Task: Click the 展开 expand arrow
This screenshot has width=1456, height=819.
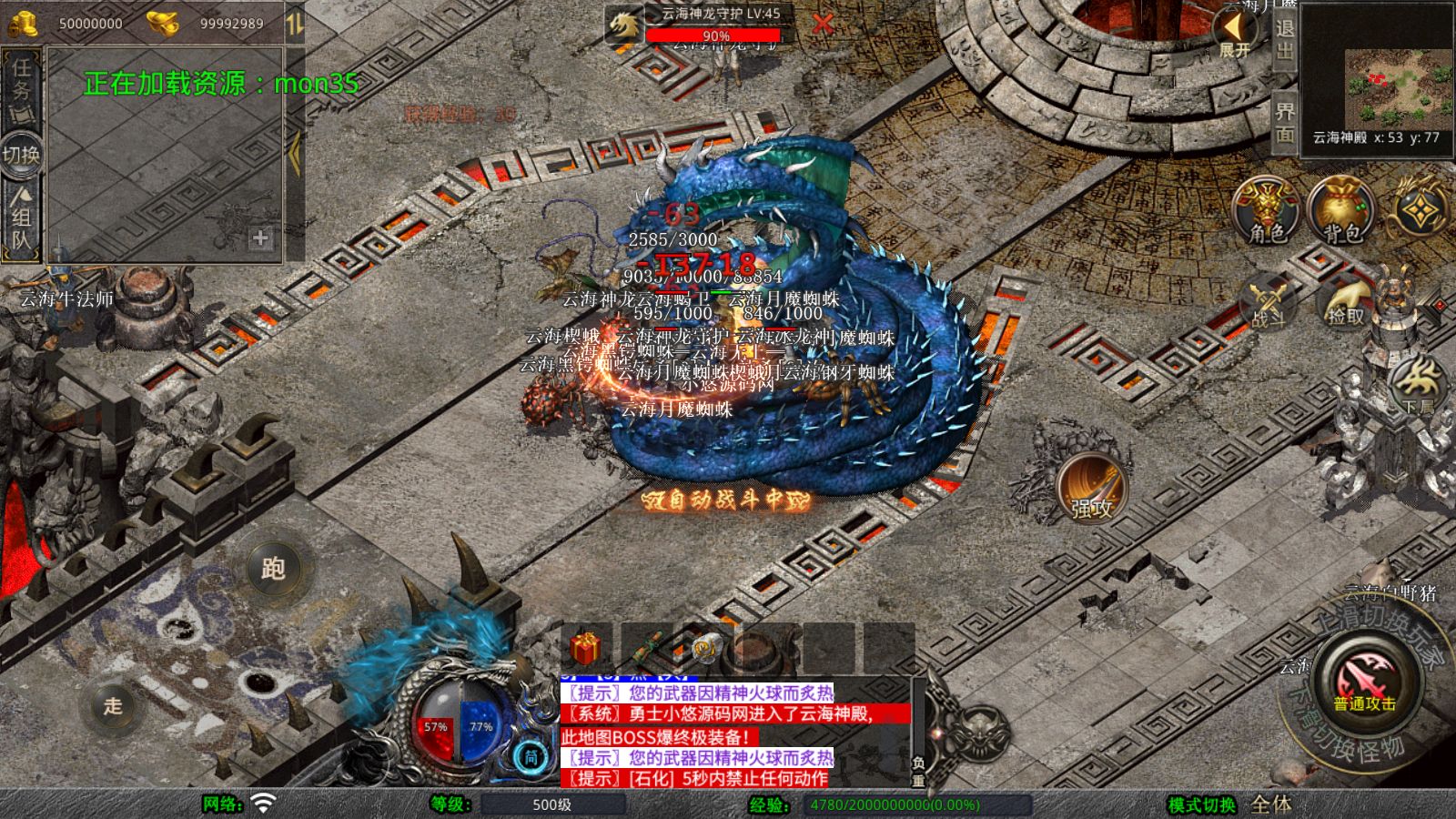Action: click(x=1235, y=33)
